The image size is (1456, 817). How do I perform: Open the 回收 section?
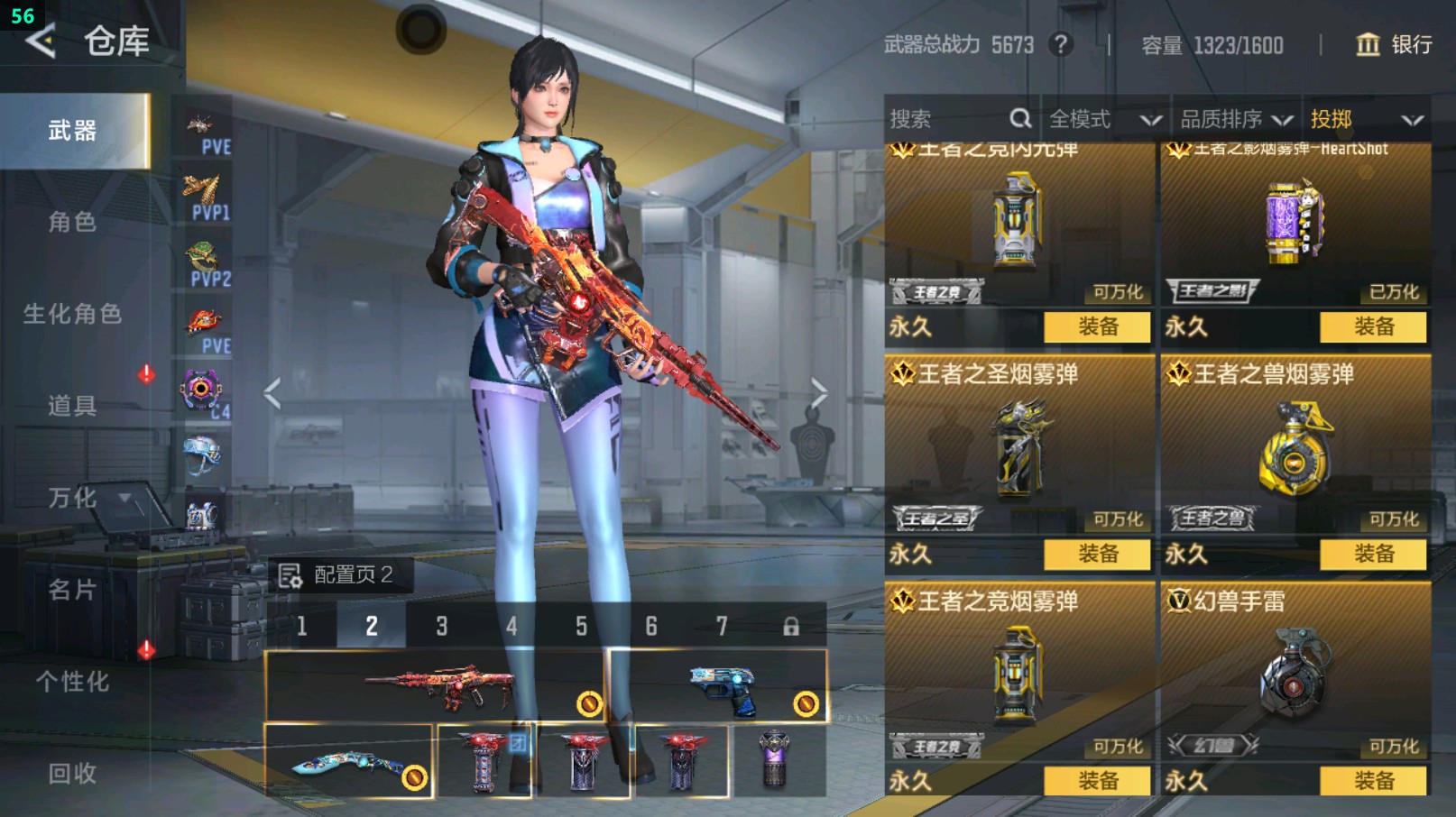(x=72, y=774)
